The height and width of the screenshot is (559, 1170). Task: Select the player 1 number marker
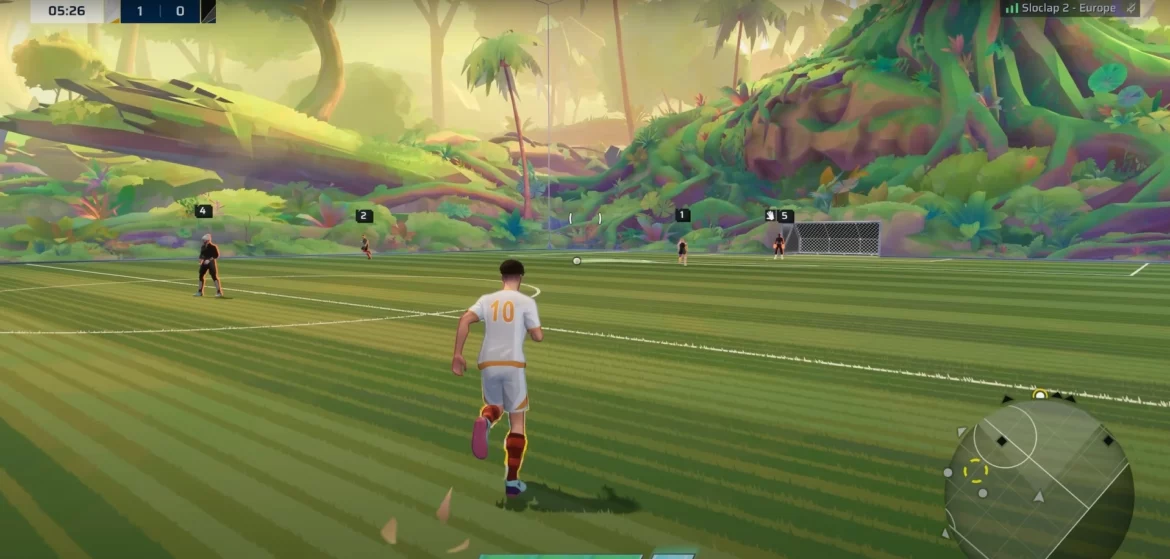[682, 215]
